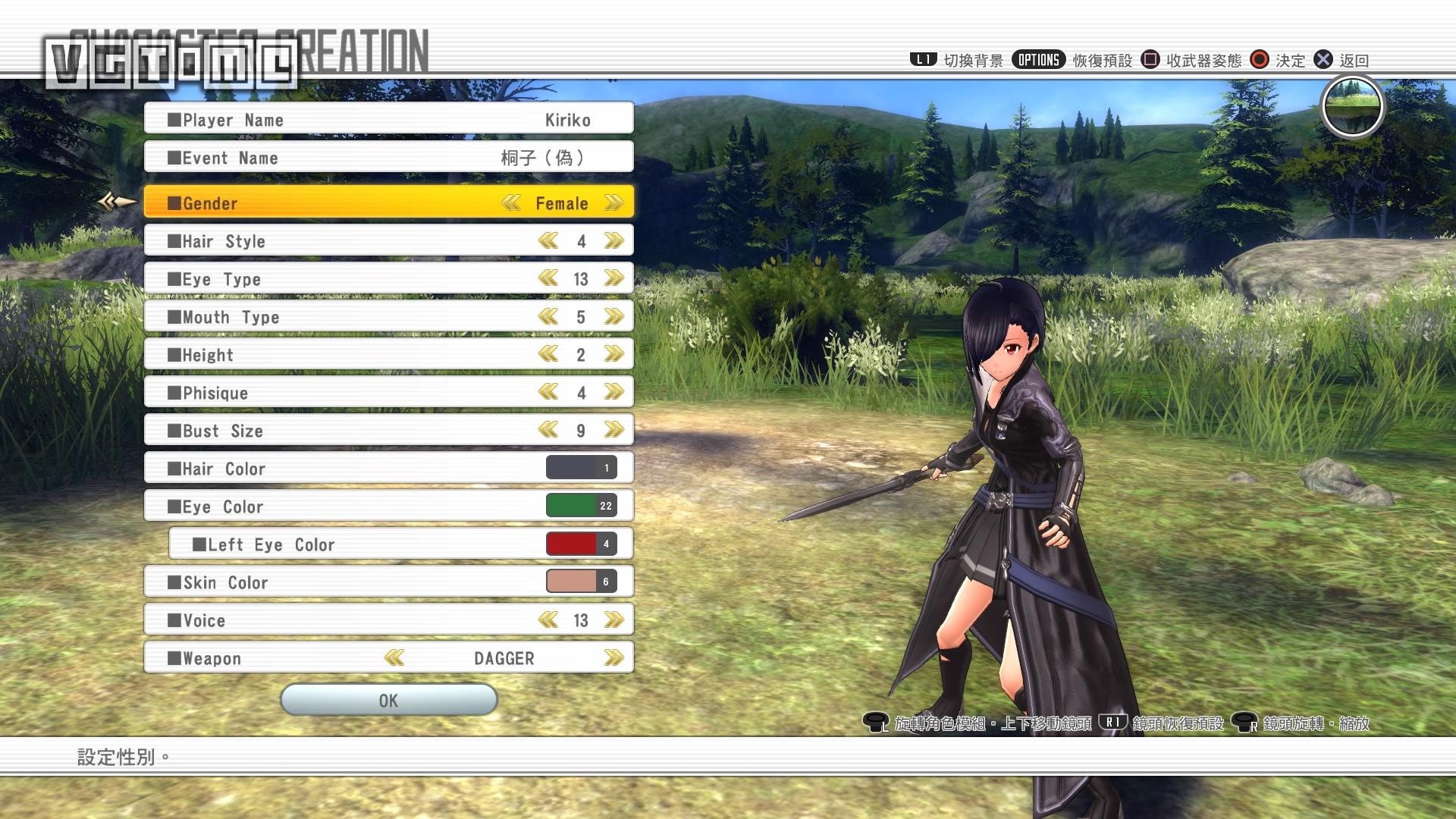This screenshot has height=819, width=1456.
Task: Switch Gender with the right arrow
Action: coord(613,203)
